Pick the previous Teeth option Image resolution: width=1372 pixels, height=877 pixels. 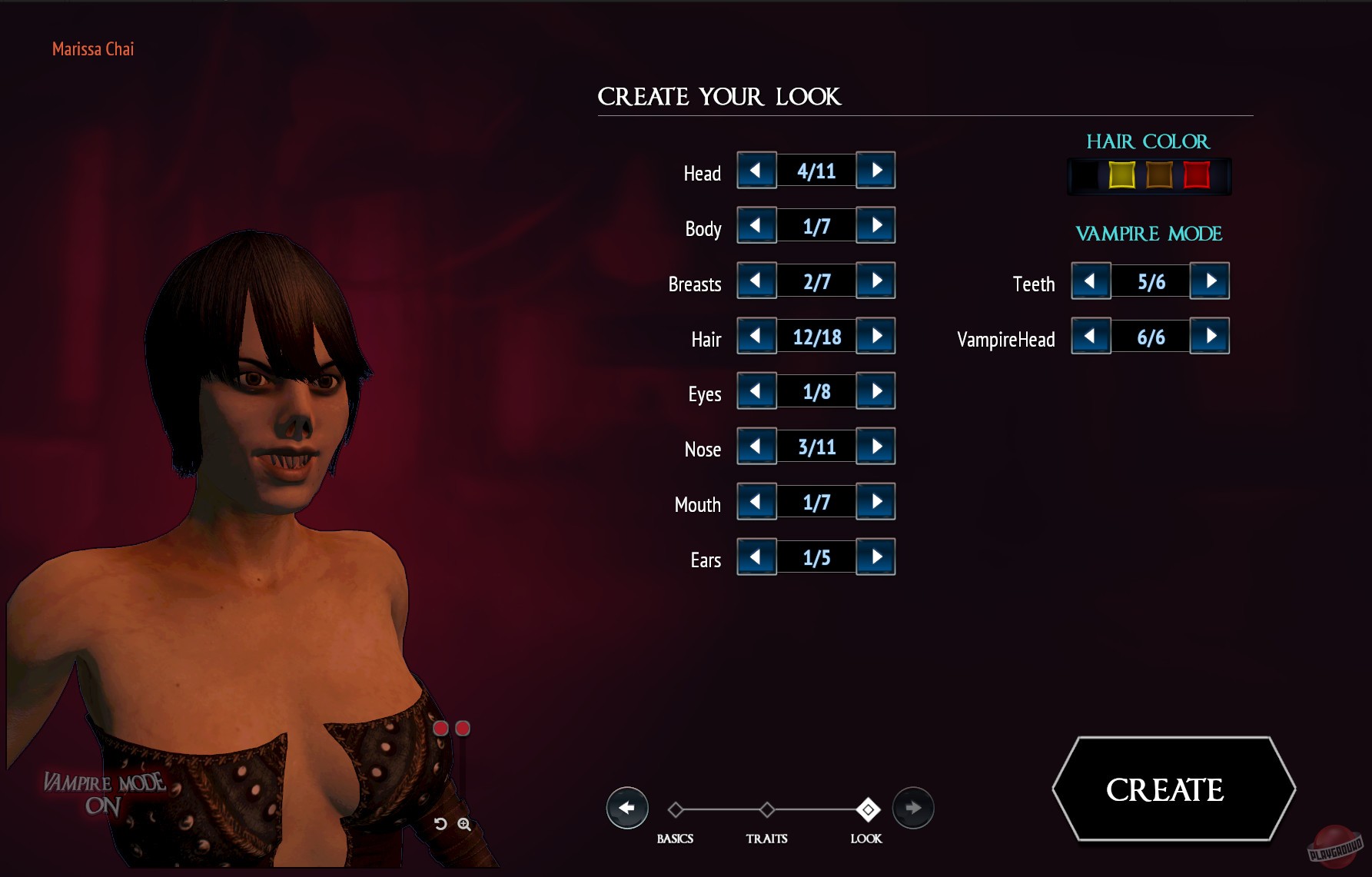[1091, 281]
